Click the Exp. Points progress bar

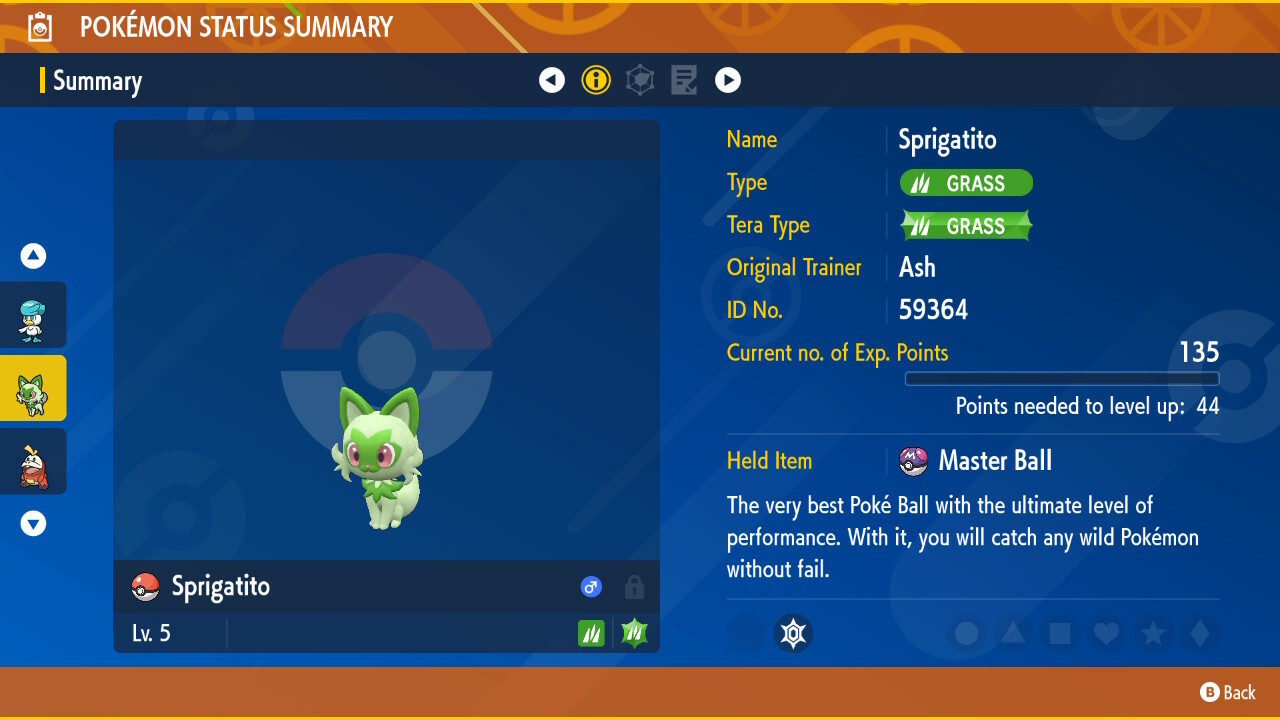[1062, 379]
